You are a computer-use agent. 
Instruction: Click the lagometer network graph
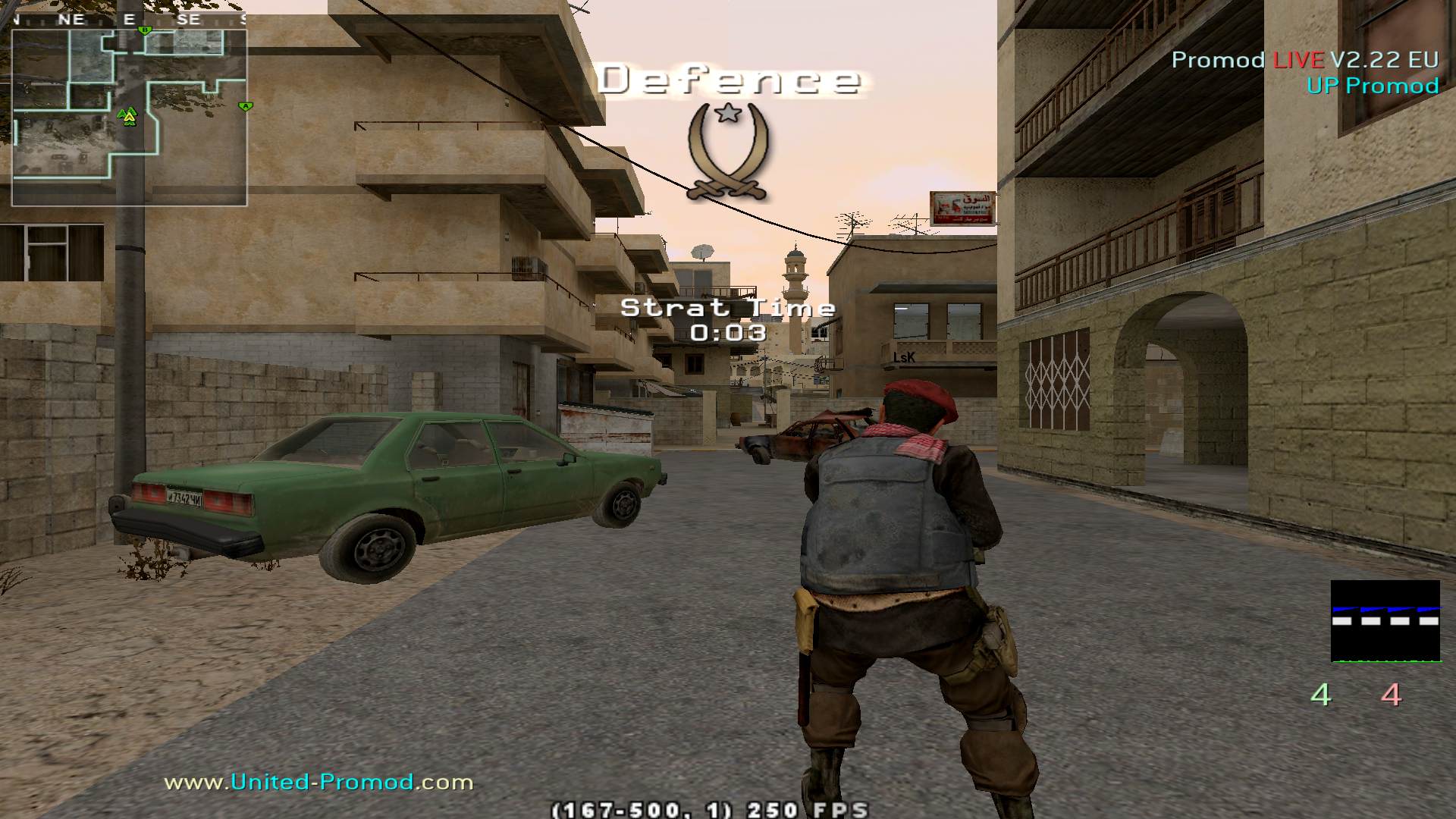[1385, 621]
